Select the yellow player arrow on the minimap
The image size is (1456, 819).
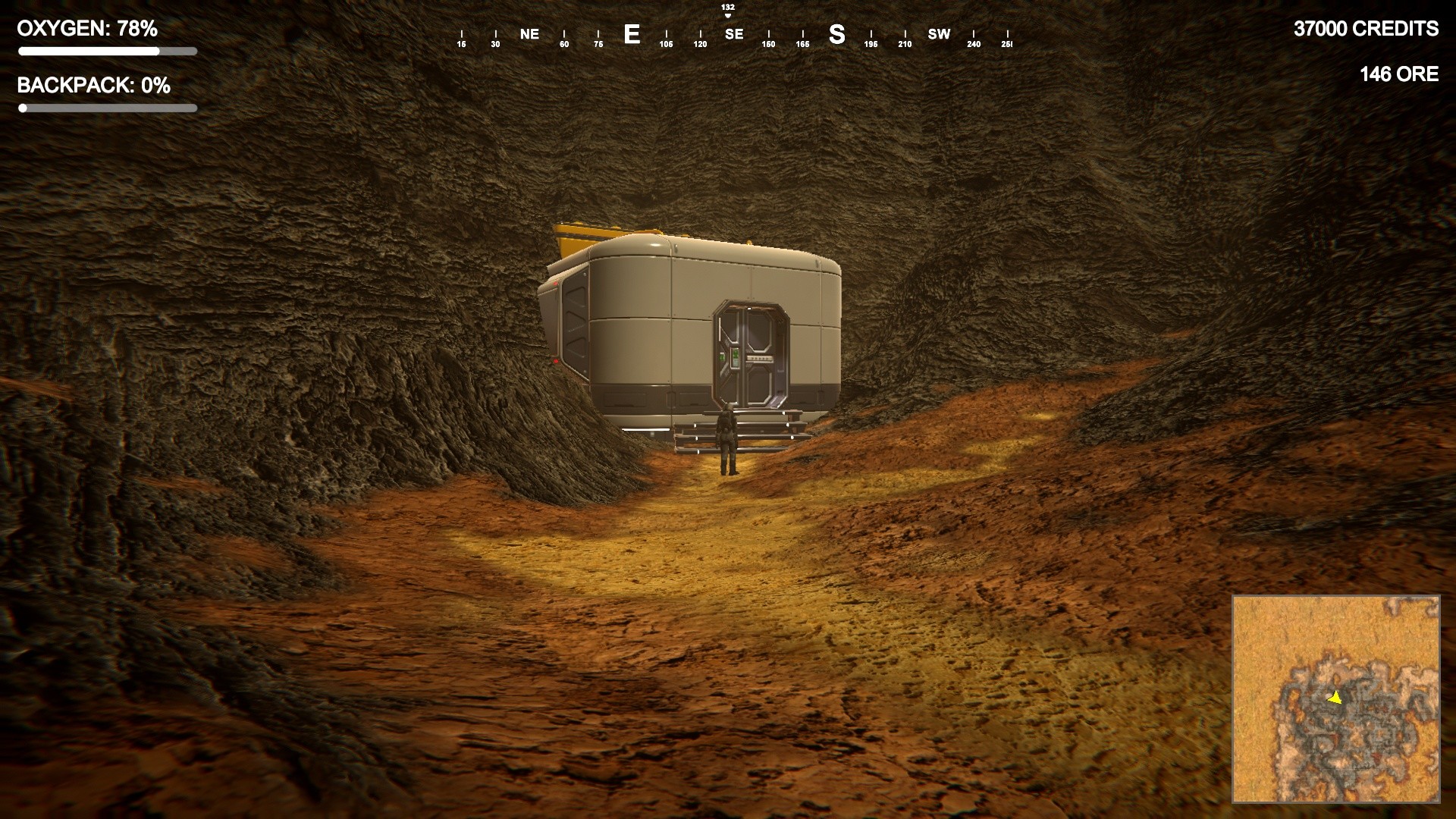(x=1335, y=697)
